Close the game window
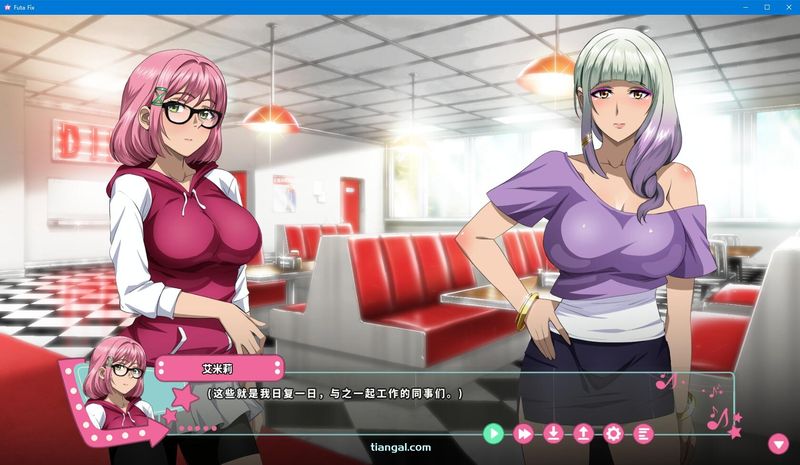Image resolution: width=800 pixels, height=465 pixels. coord(787,7)
